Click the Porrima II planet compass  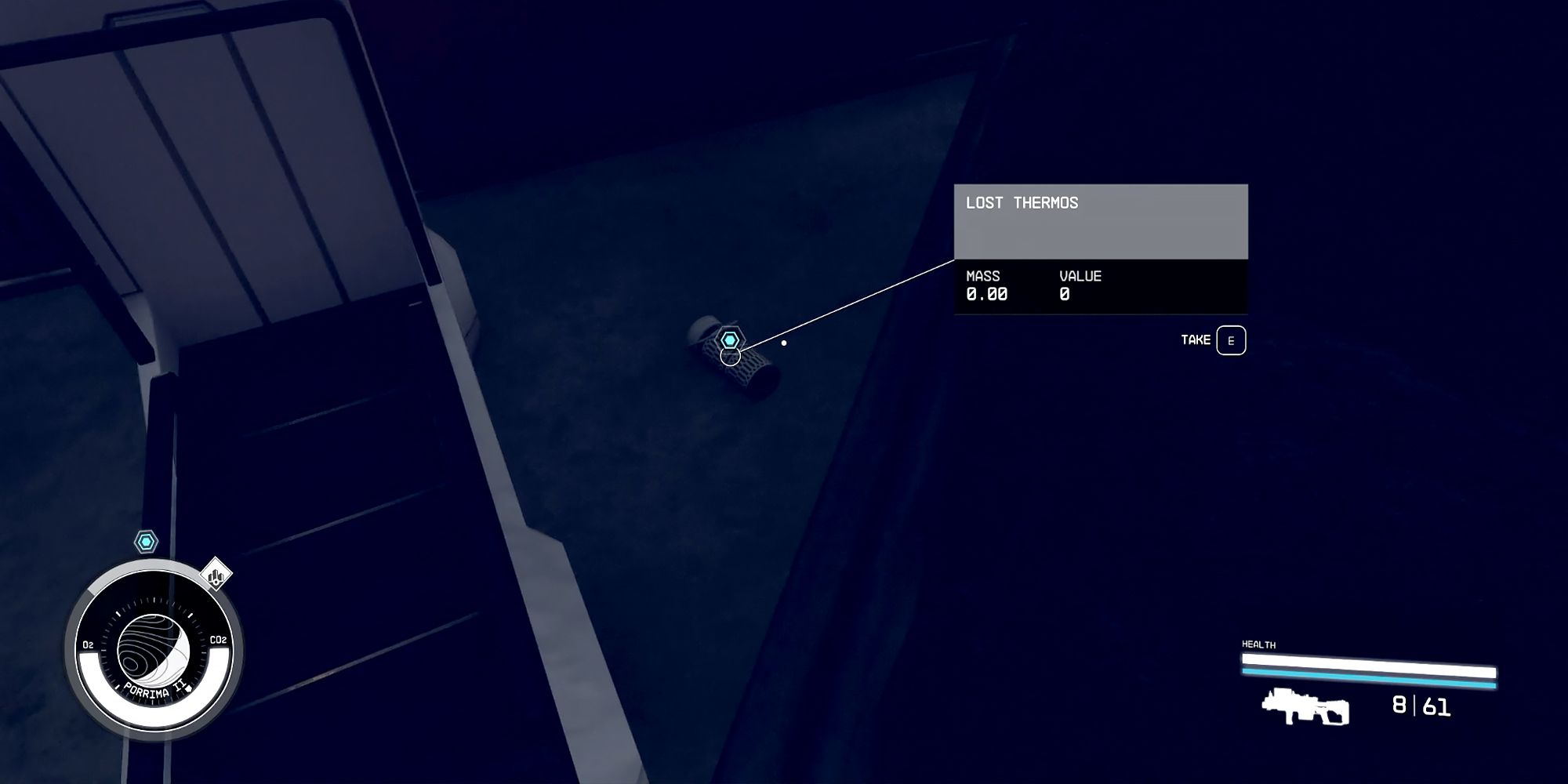tap(154, 650)
